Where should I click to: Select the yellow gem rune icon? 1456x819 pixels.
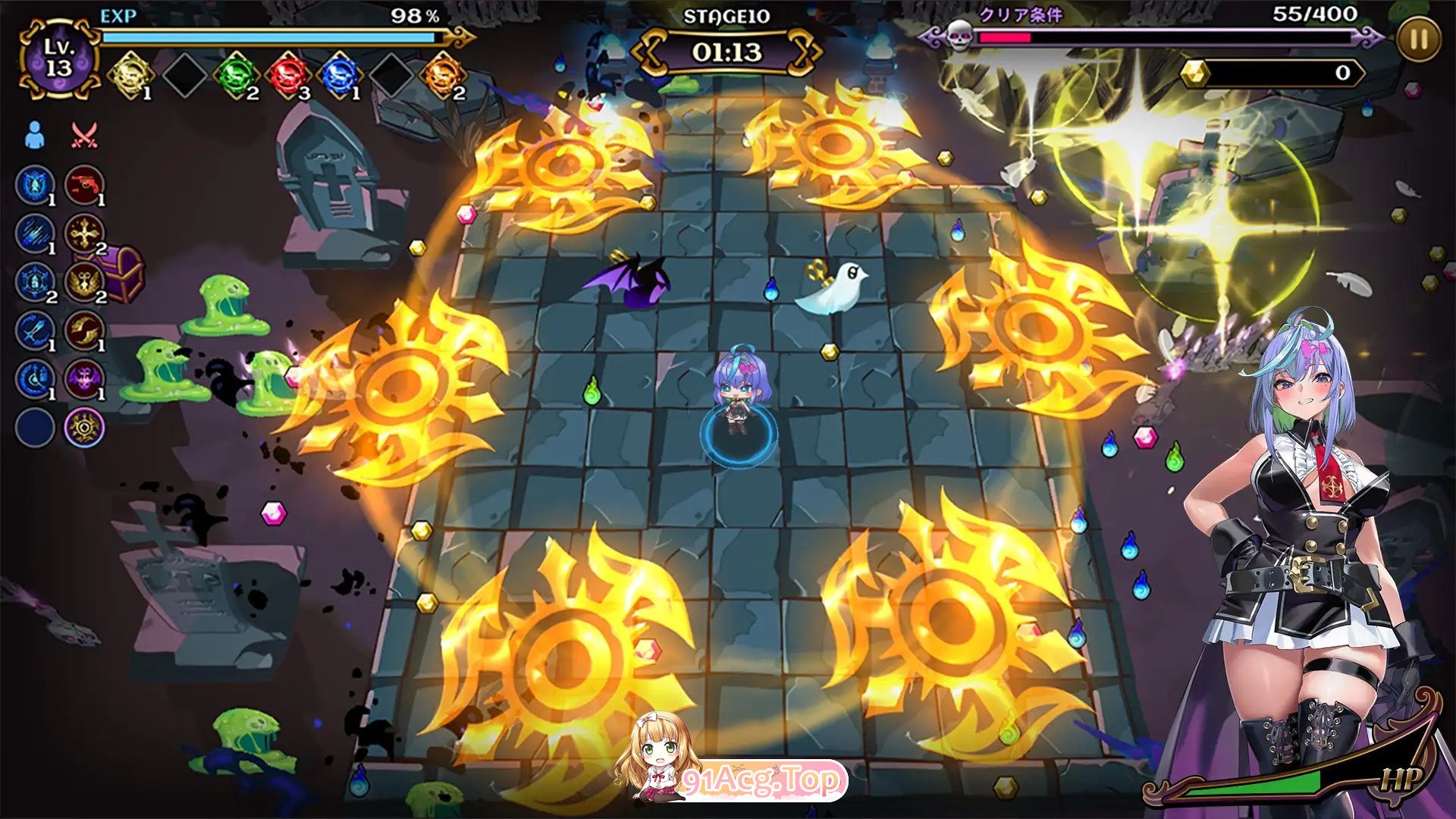pyautogui.click(x=131, y=74)
